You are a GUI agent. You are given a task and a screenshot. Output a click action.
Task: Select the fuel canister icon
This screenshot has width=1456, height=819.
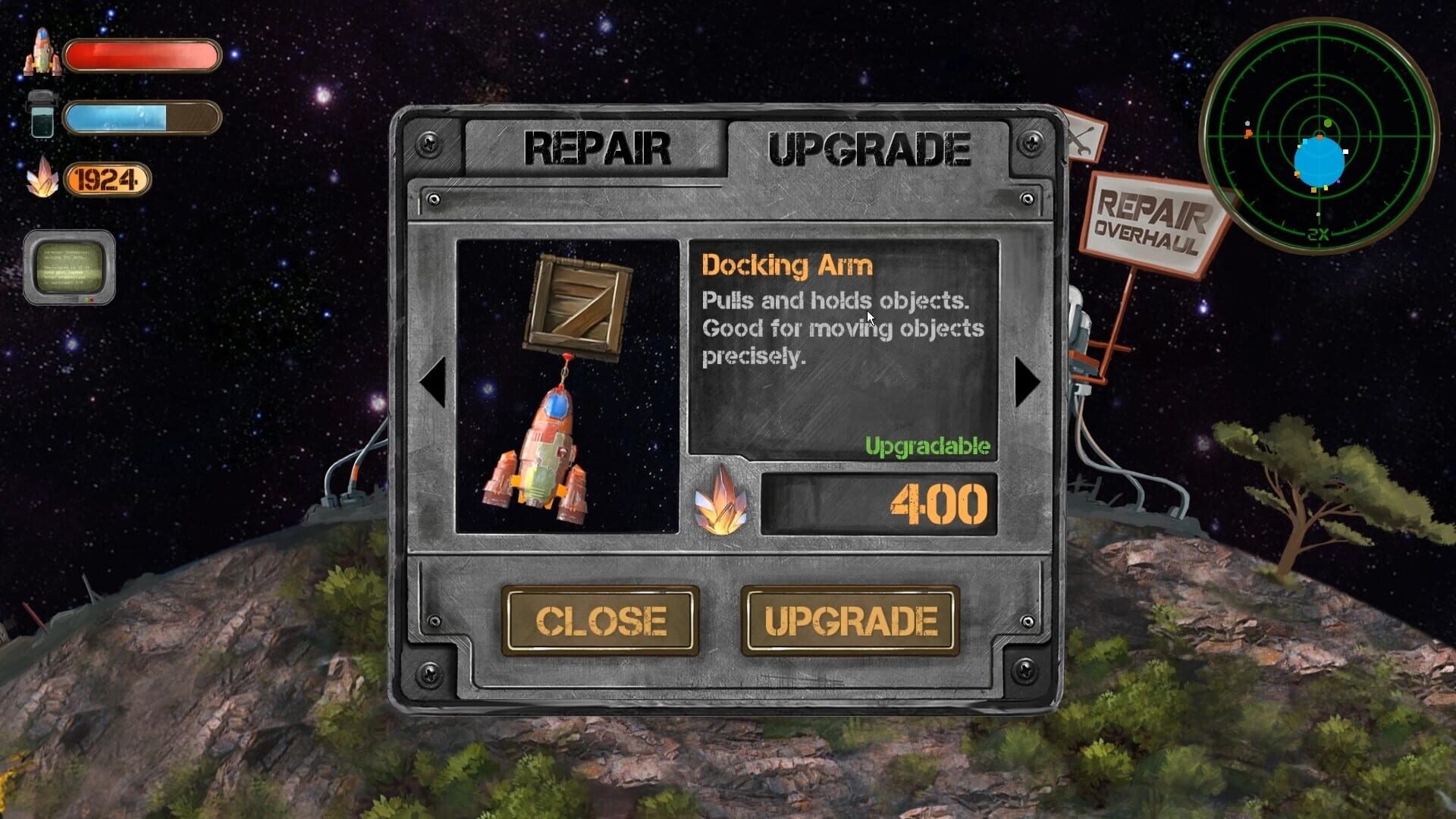pyautogui.click(x=42, y=114)
